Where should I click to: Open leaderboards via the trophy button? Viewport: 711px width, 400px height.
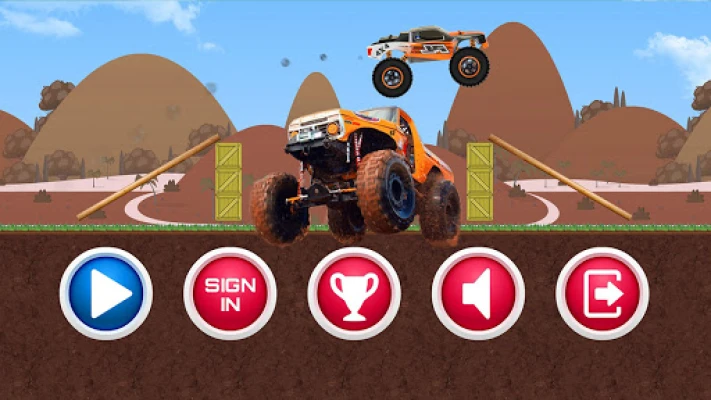coord(354,294)
